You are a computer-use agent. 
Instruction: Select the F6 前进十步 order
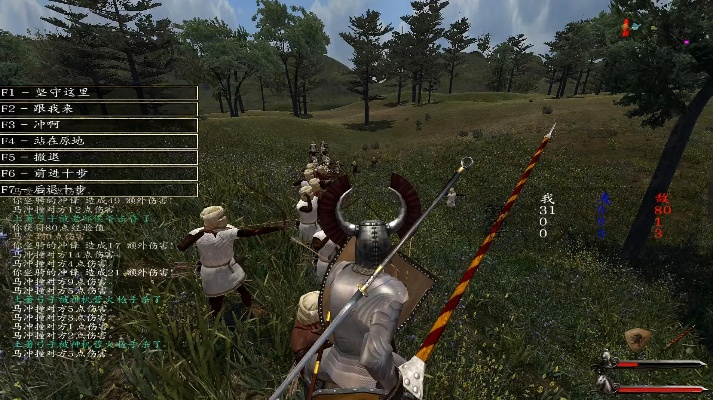[x=98, y=173]
